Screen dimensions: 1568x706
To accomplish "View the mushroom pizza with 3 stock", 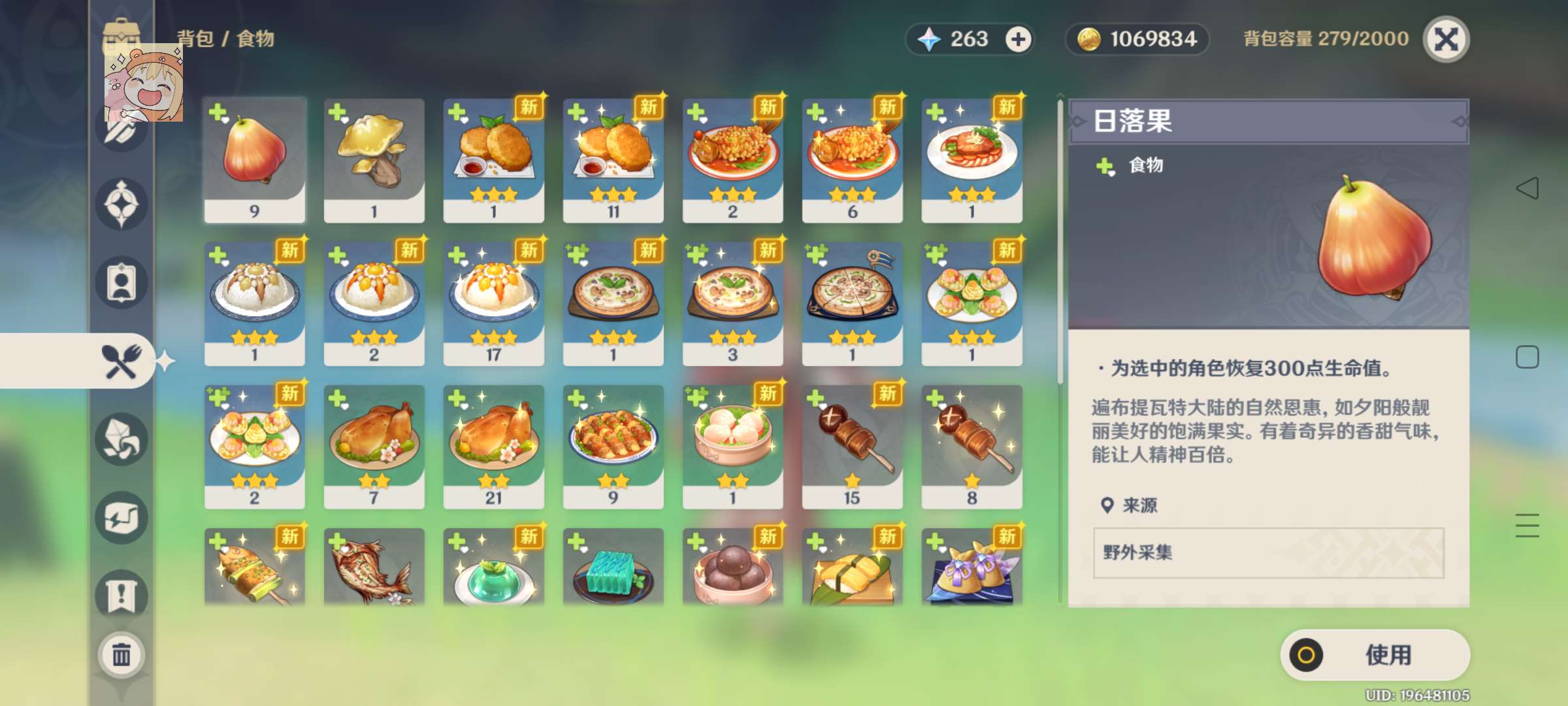I will coord(732,301).
